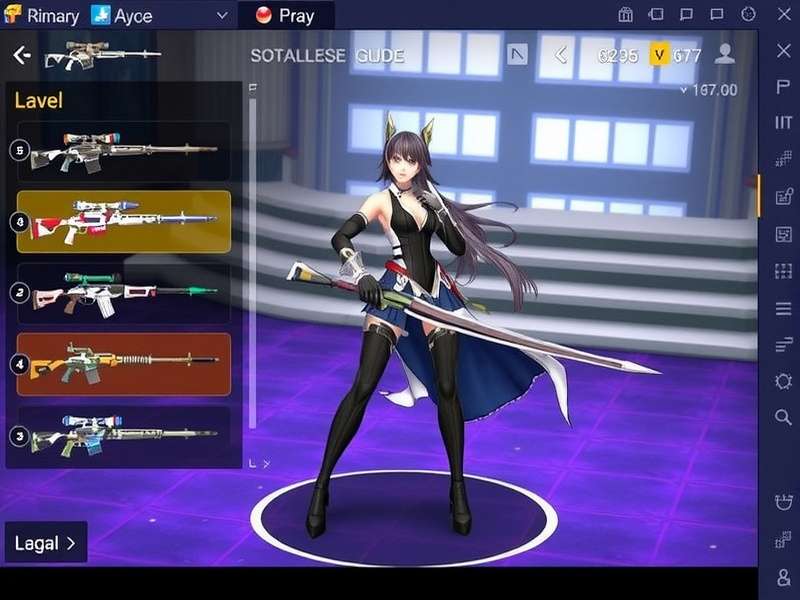Viewport: 800px width, 600px height.
Task: Open the player profile icon
Action: [x=725, y=55]
